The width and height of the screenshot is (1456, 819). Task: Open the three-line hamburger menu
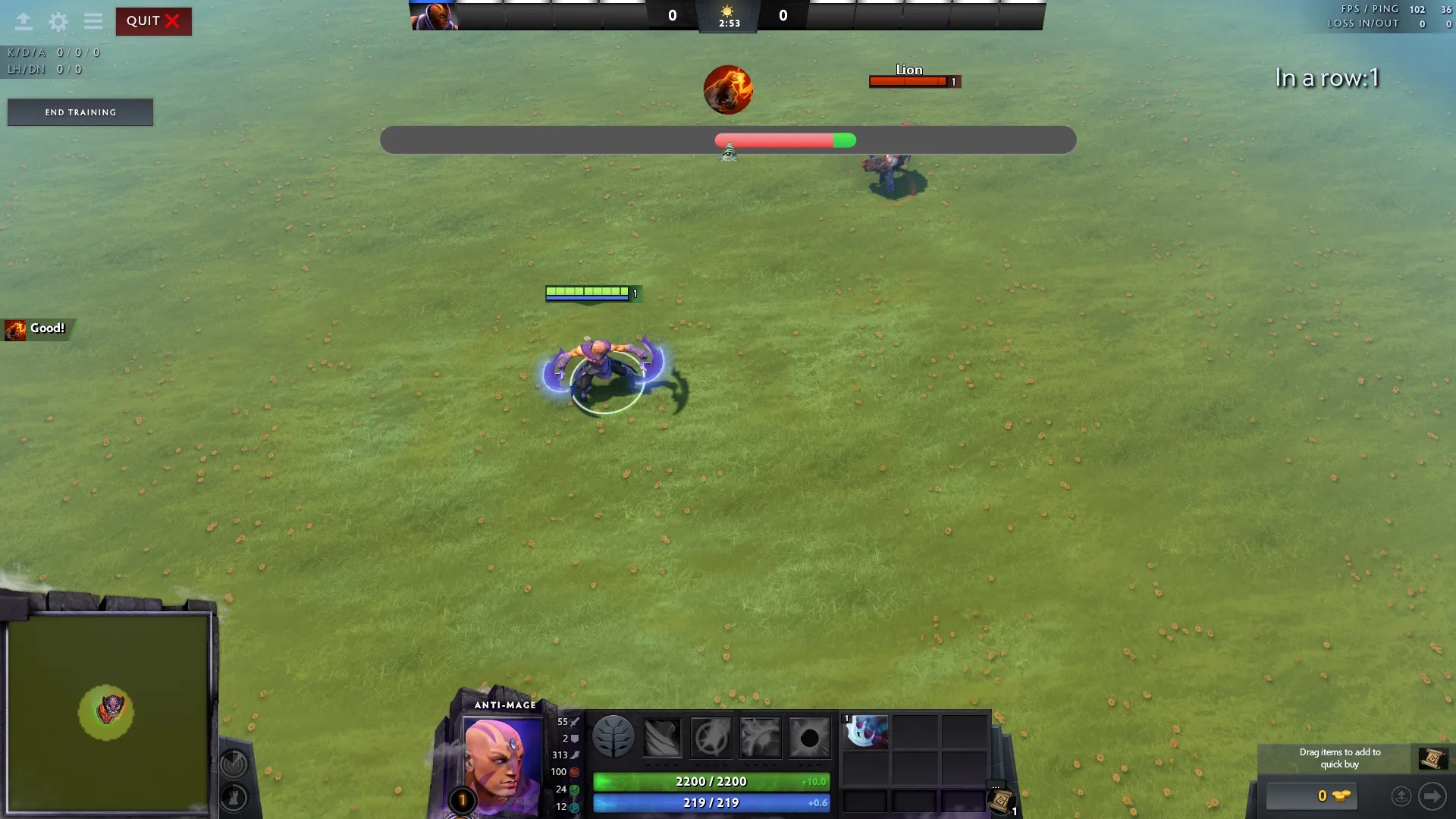[x=93, y=21]
